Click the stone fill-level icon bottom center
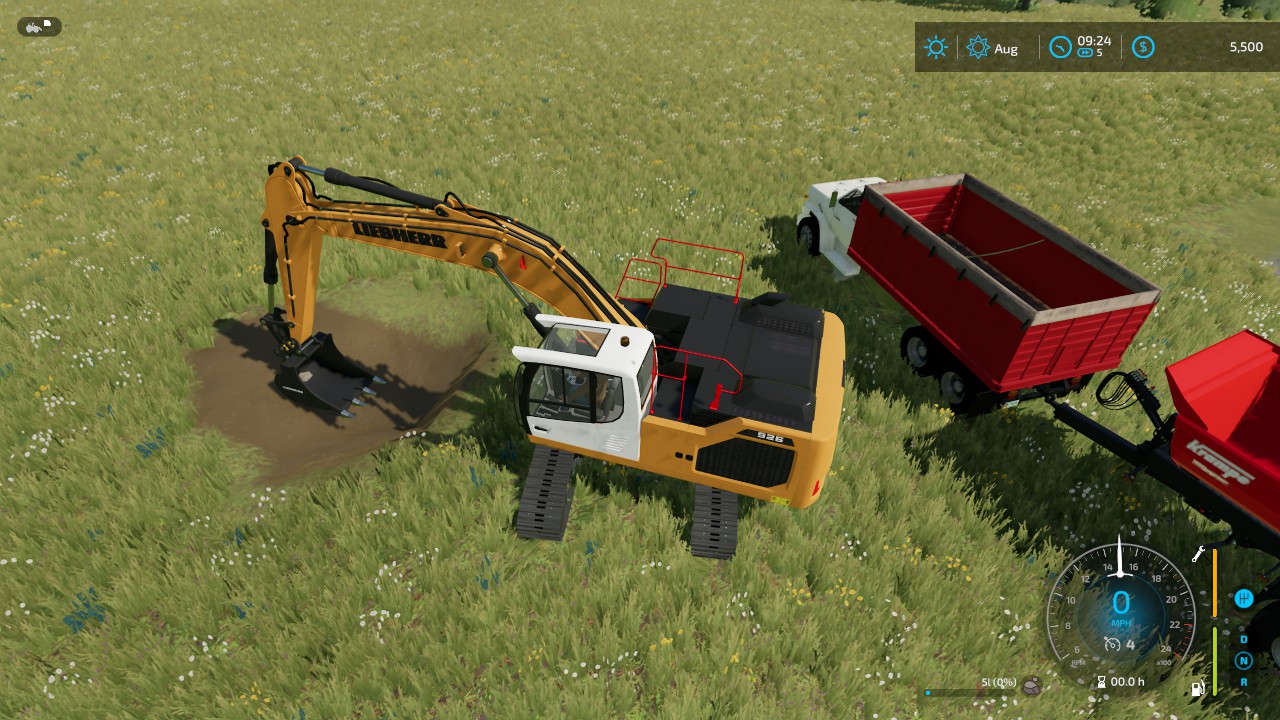The height and width of the screenshot is (720, 1280). coord(1032,686)
